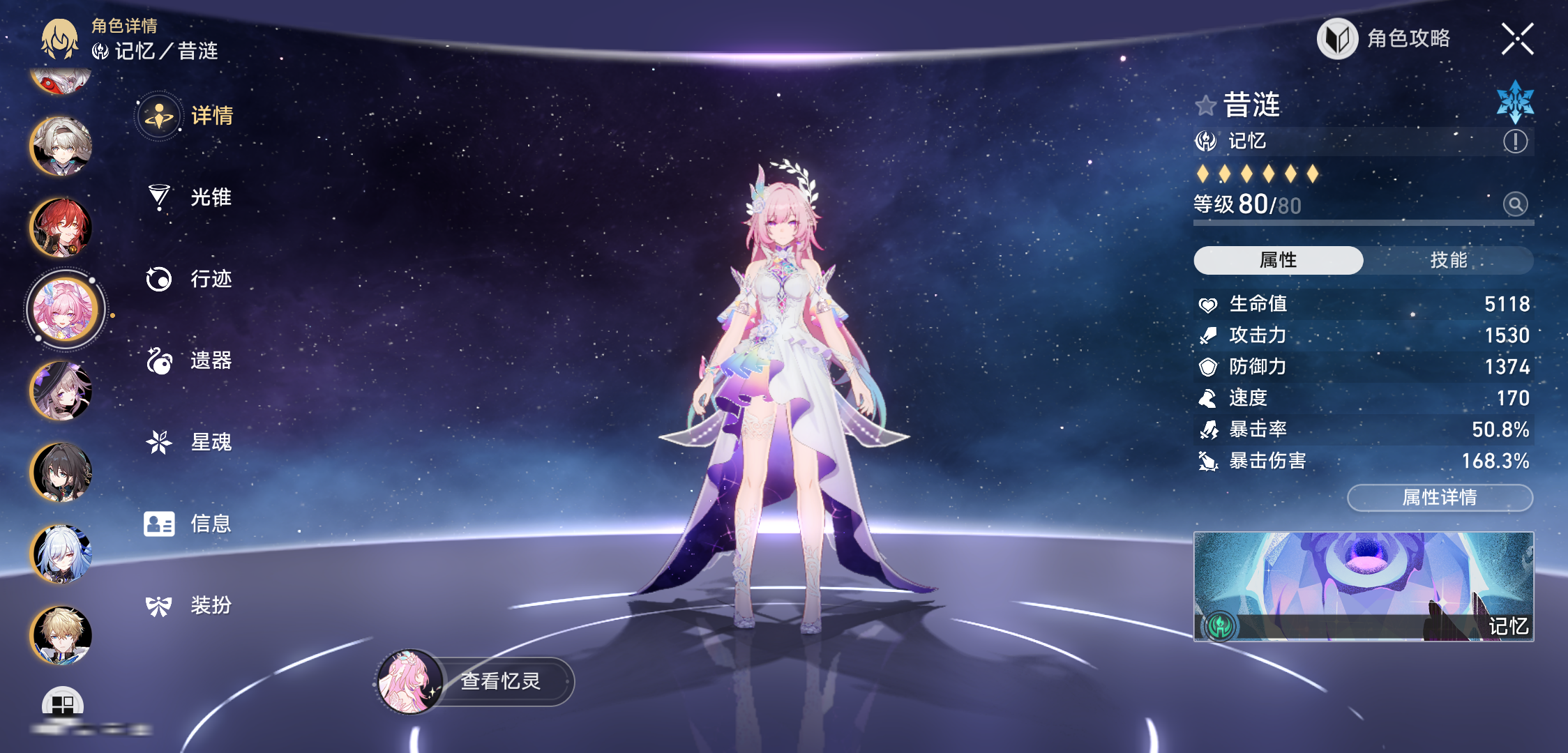Select the red-haired character portrait
Image resolution: width=1568 pixels, height=753 pixels.
click(61, 228)
